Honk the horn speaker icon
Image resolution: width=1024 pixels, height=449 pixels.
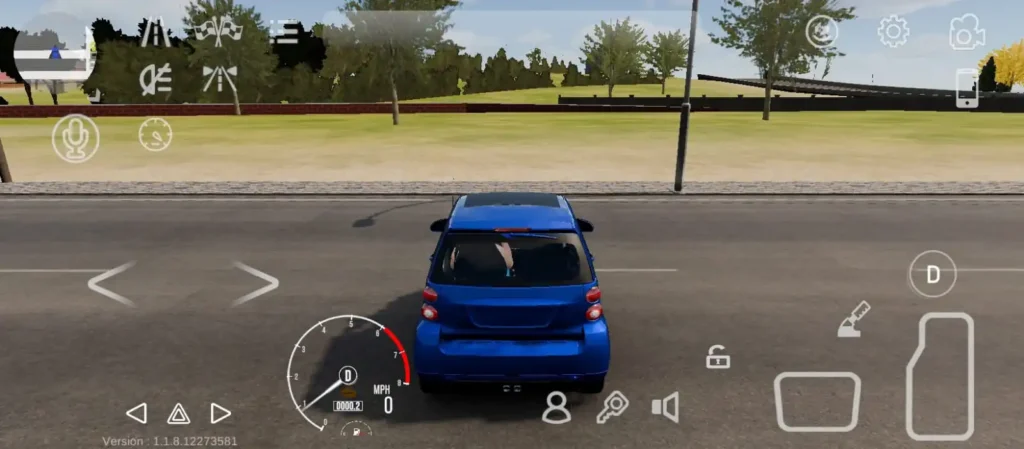665,407
